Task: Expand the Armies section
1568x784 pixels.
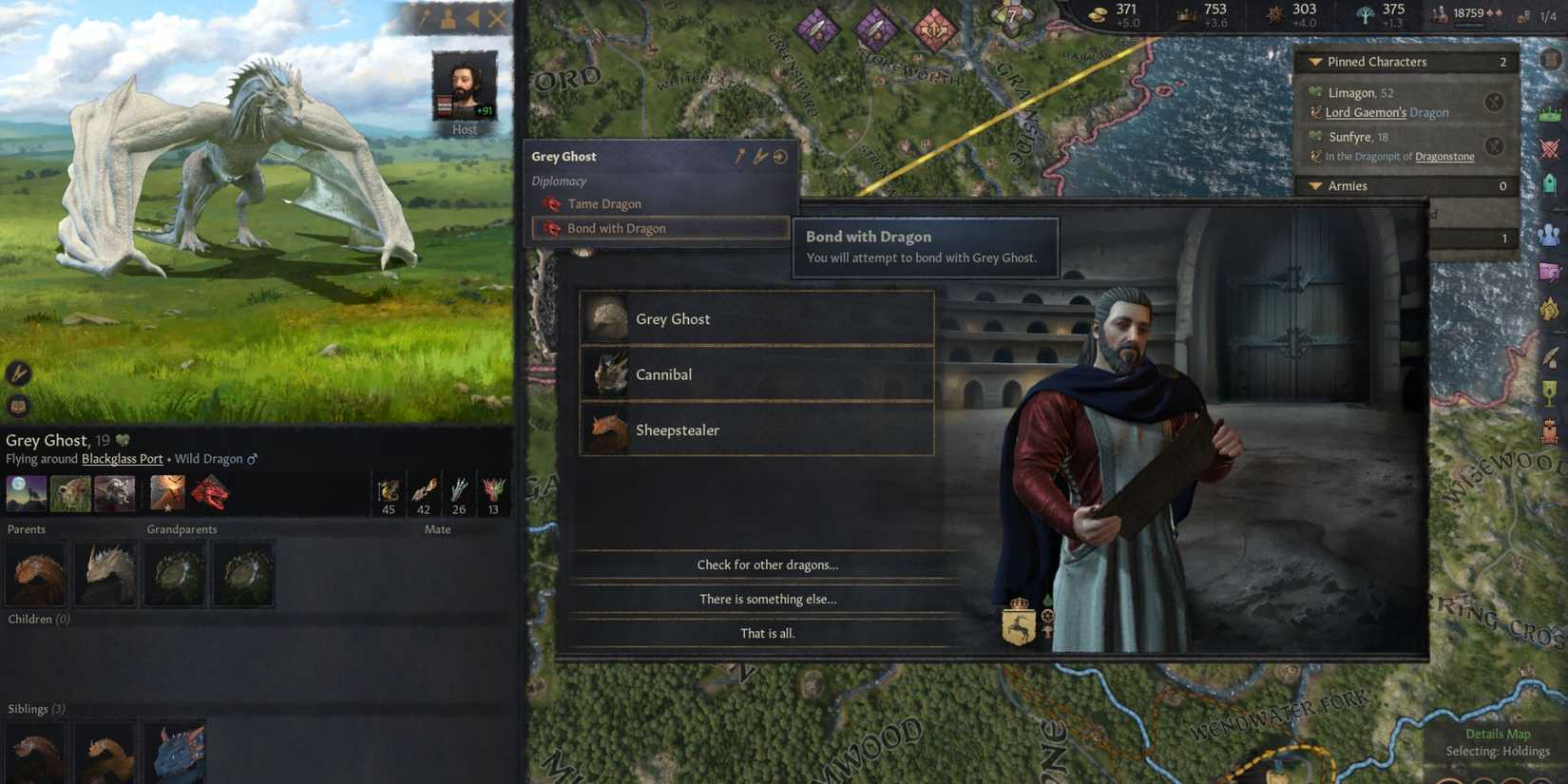Action: click(1315, 186)
